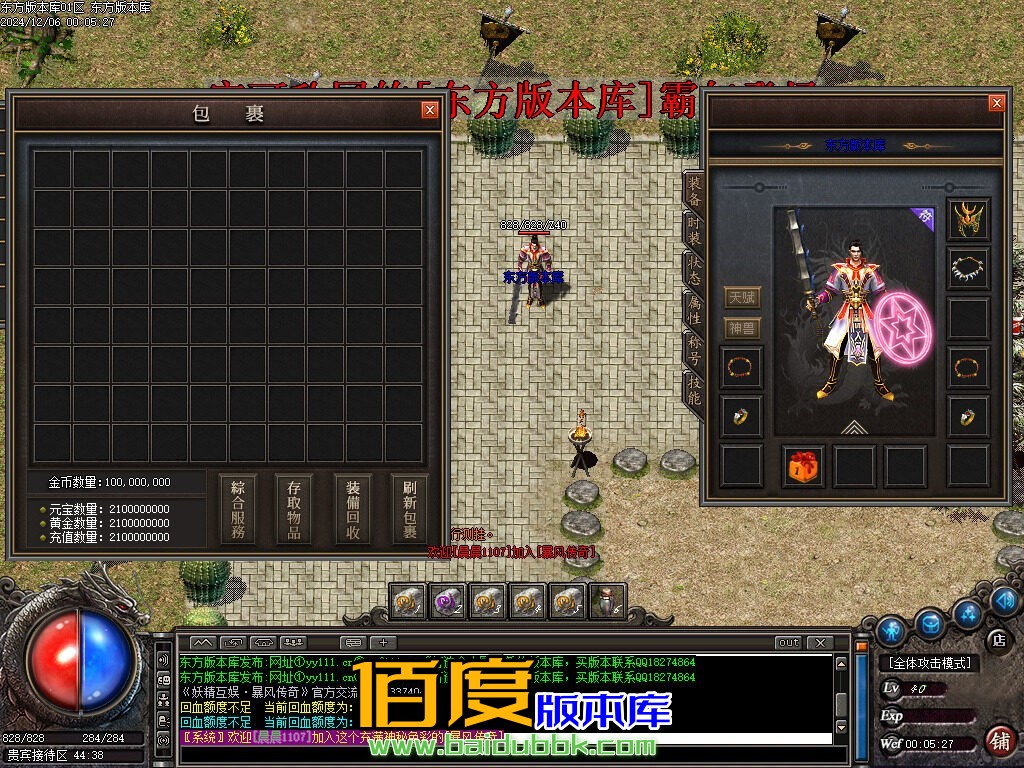The width and height of the screenshot is (1024, 768).
Task: Open 綜合服務 general services
Action: click(x=238, y=508)
